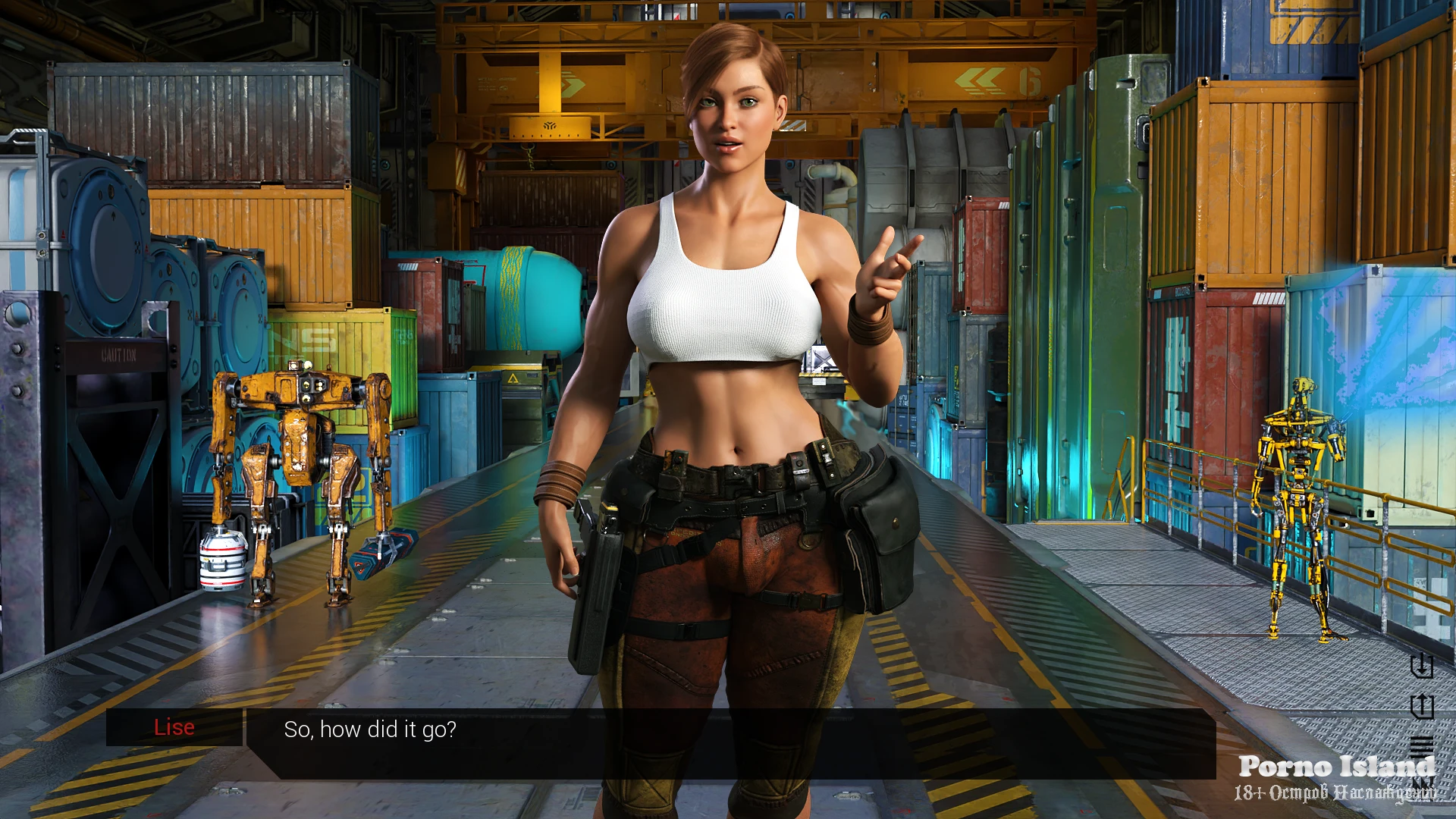Open the load game icon with up arrow
The height and width of the screenshot is (819, 1456).
pyautogui.click(x=1421, y=706)
